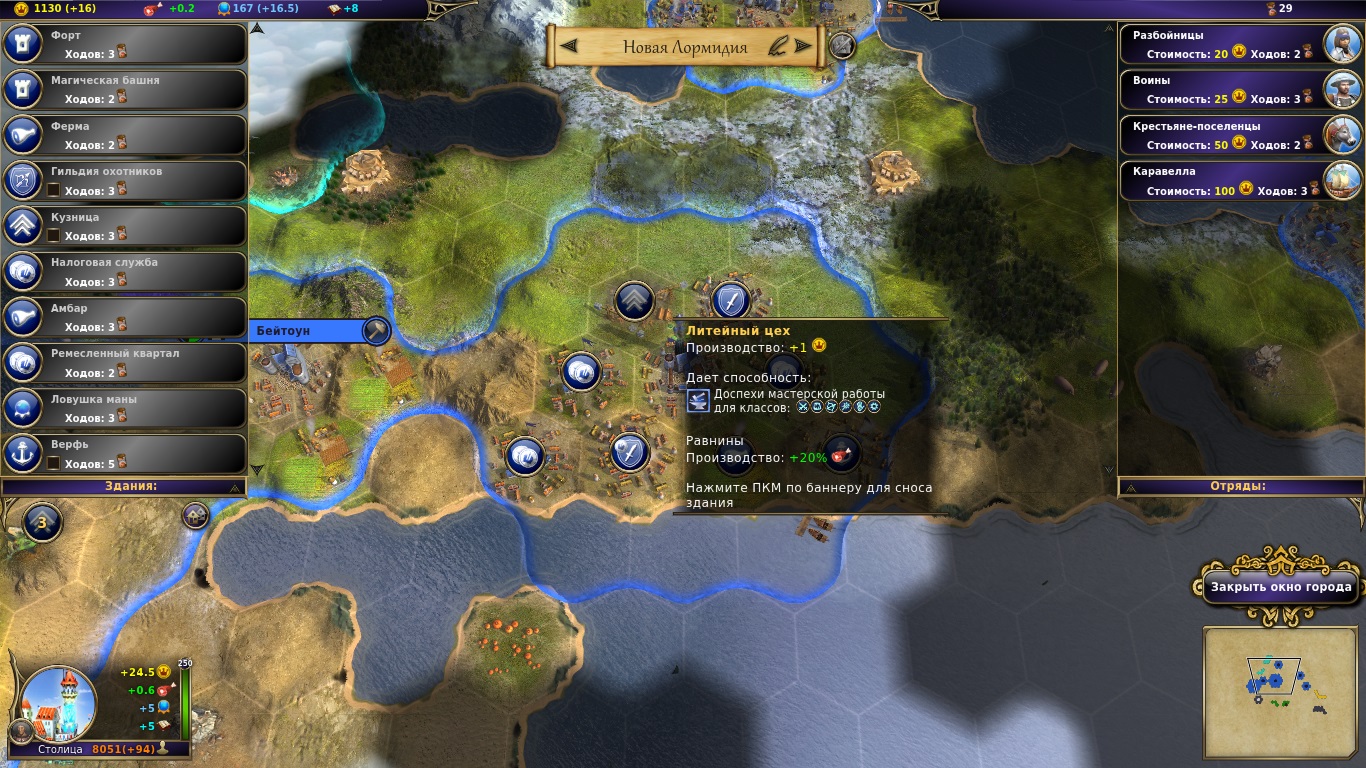Image resolution: width=1366 pixels, height=768 pixels.
Task: Select Магическая башня for construction
Action: pyautogui.click(x=125, y=89)
